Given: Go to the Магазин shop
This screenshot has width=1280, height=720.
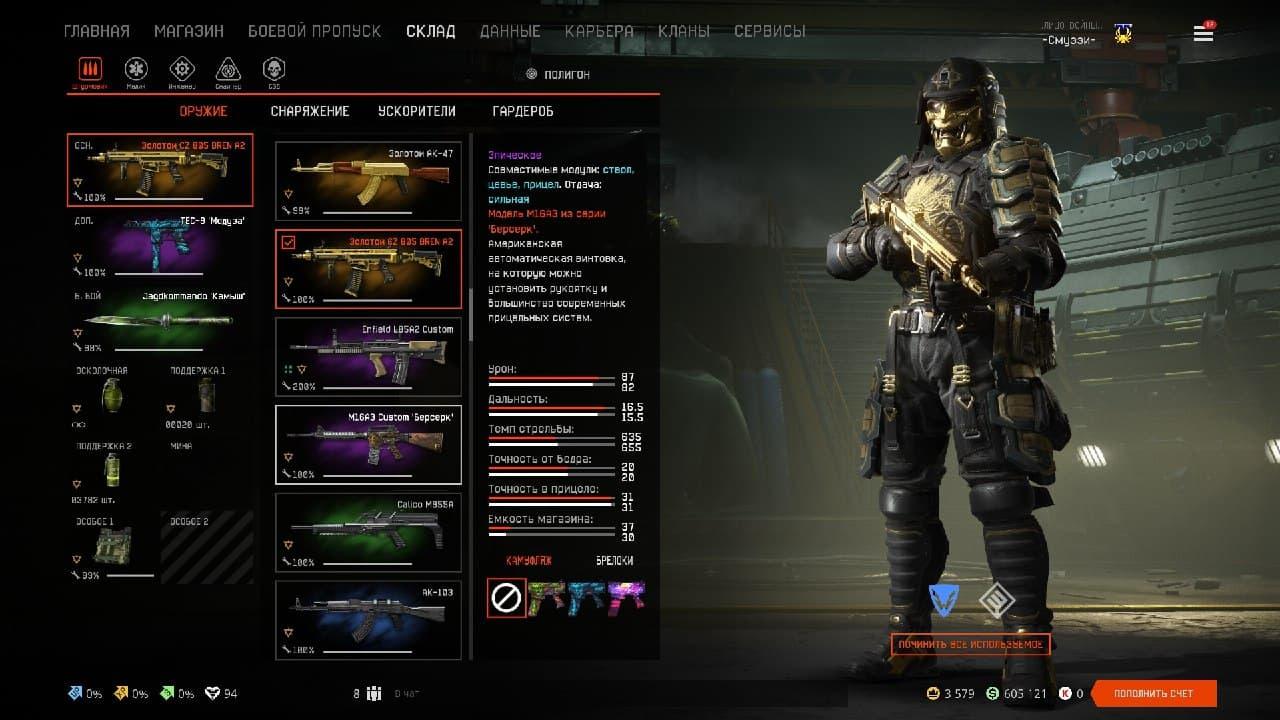Looking at the screenshot, I should coord(188,31).
